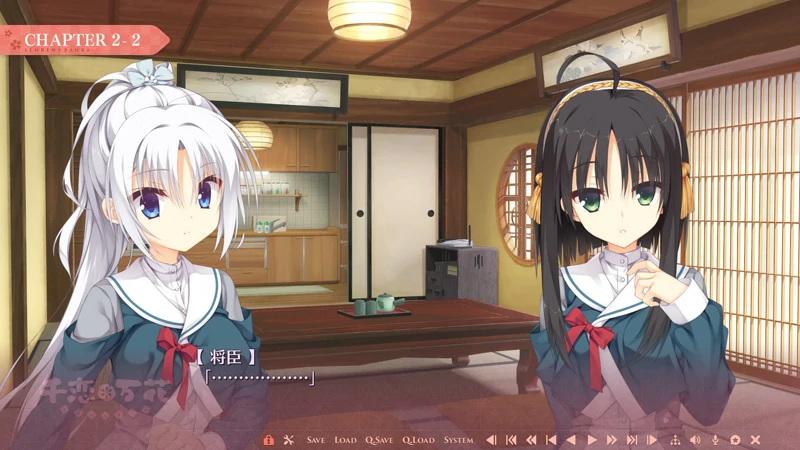Click the single right-pointing play arrow
Screen dimensions: 800x450
tap(592, 440)
